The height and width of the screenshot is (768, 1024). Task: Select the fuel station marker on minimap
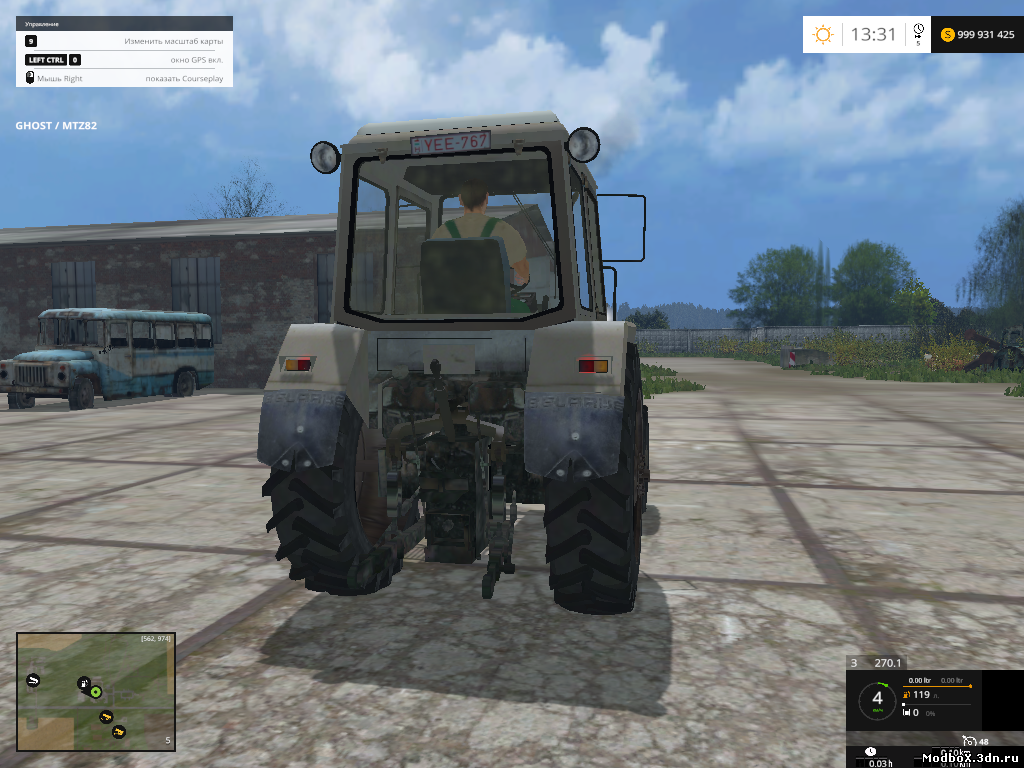(84, 683)
